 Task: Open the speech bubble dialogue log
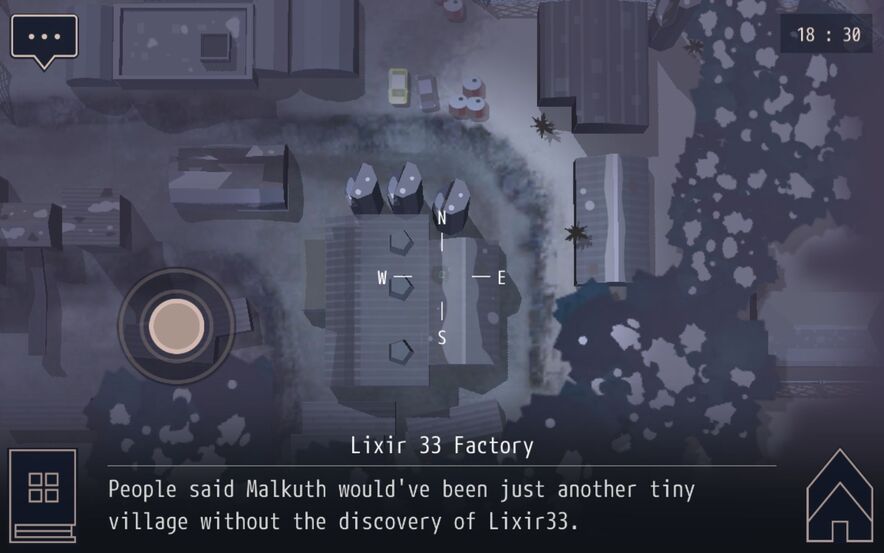tap(44, 38)
